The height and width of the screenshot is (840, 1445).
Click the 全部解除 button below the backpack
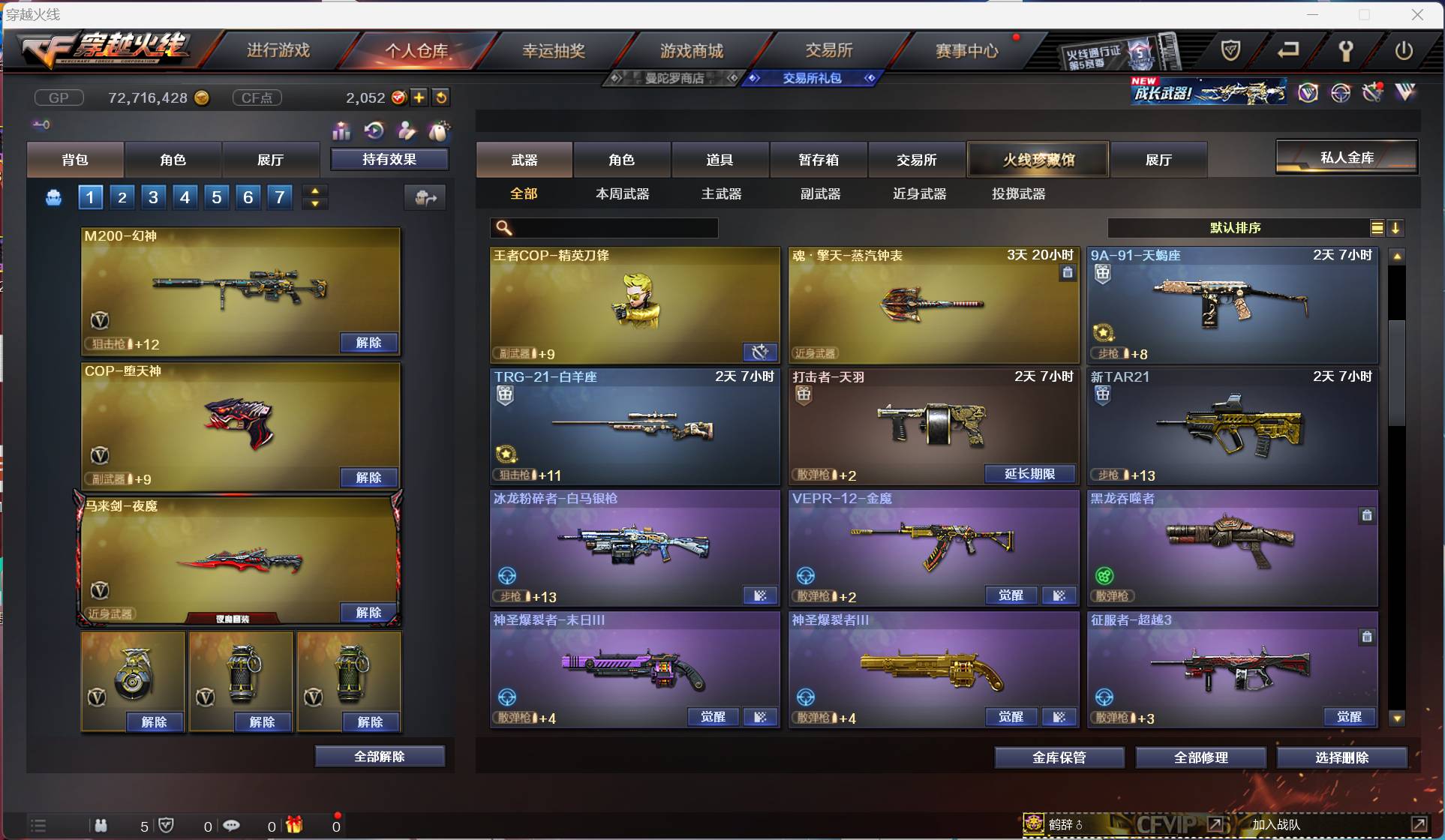tap(380, 756)
